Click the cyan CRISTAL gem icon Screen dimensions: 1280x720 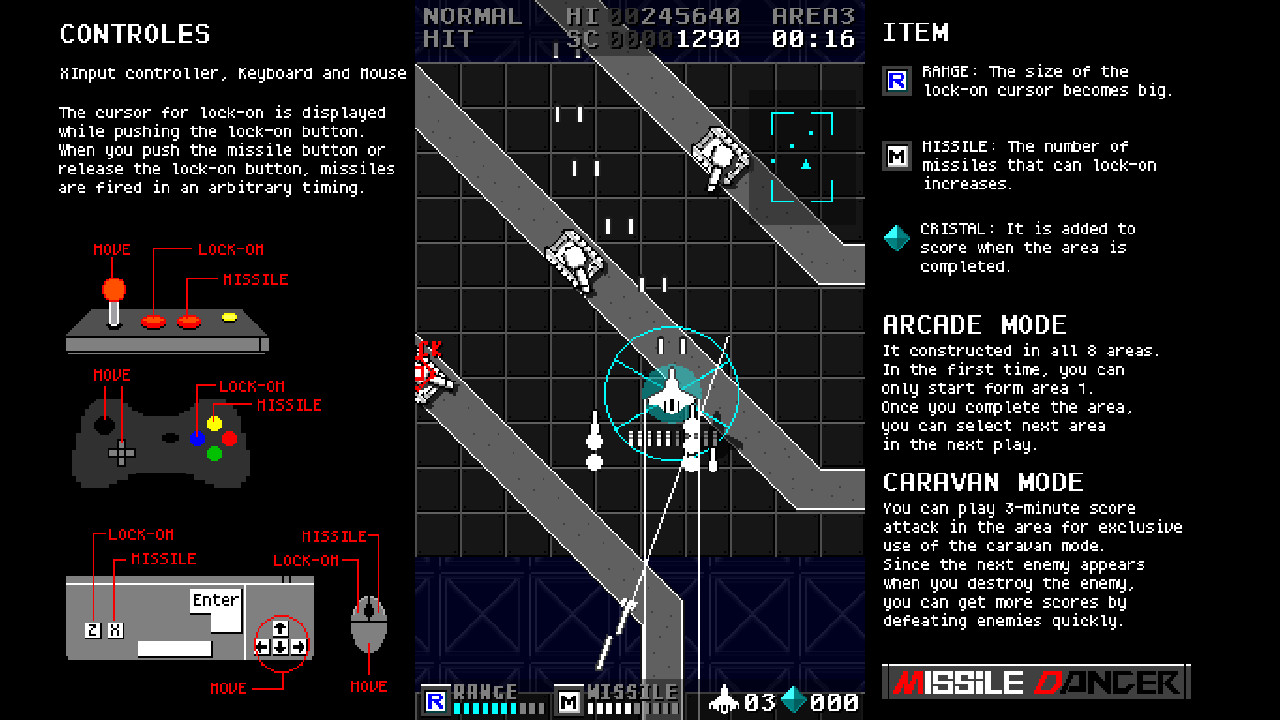click(x=897, y=240)
